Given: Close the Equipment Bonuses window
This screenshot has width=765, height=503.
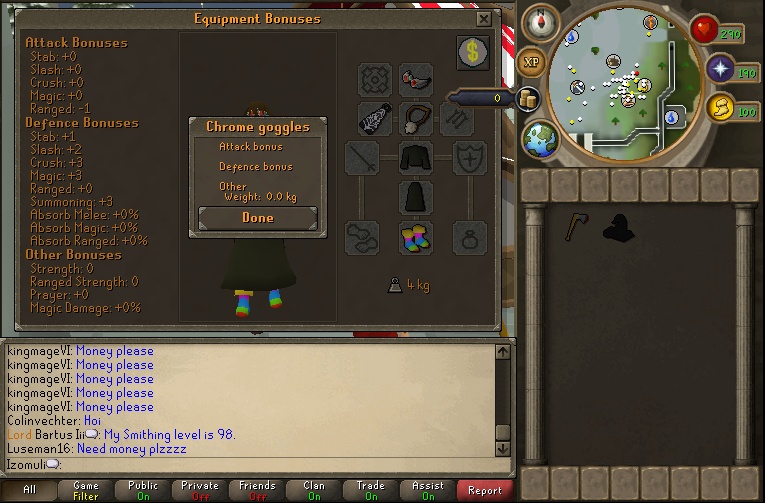Looking at the screenshot, I should tap(484, 19).
